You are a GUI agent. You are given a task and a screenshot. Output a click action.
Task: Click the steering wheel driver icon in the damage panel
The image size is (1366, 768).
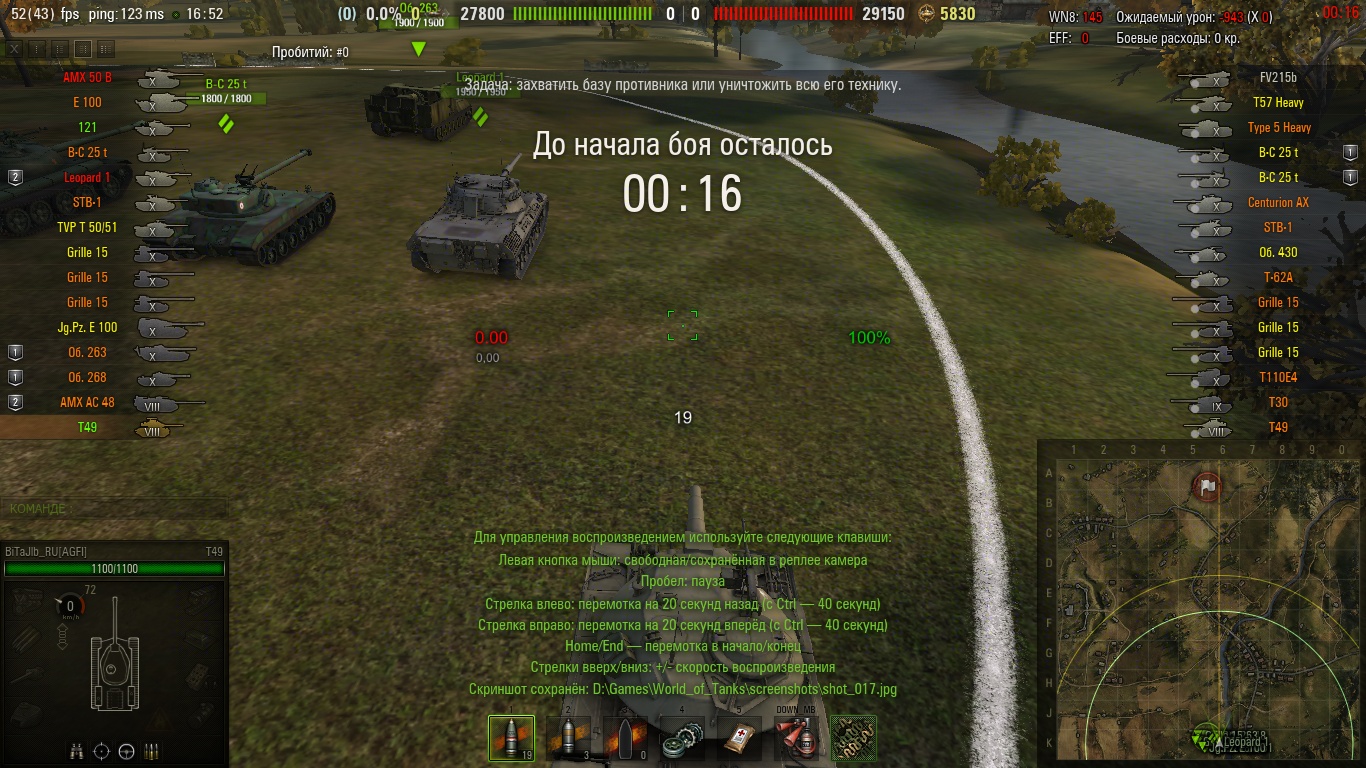127,751
